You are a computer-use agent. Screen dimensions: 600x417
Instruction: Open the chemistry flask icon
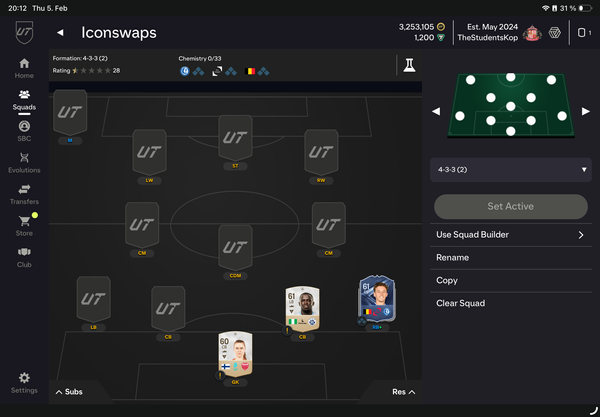(408, 65)
